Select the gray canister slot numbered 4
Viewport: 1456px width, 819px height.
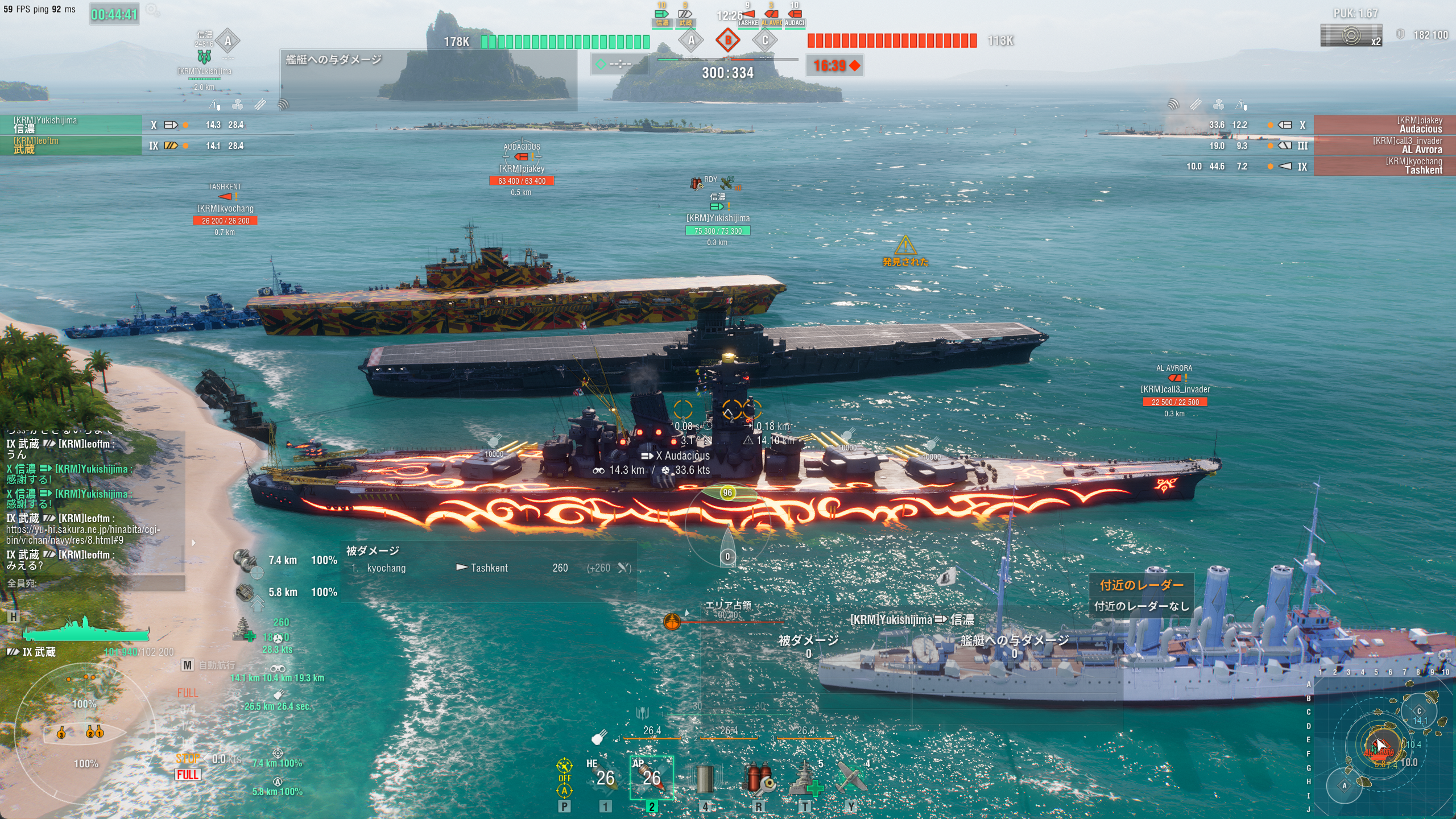coord(704,779)
